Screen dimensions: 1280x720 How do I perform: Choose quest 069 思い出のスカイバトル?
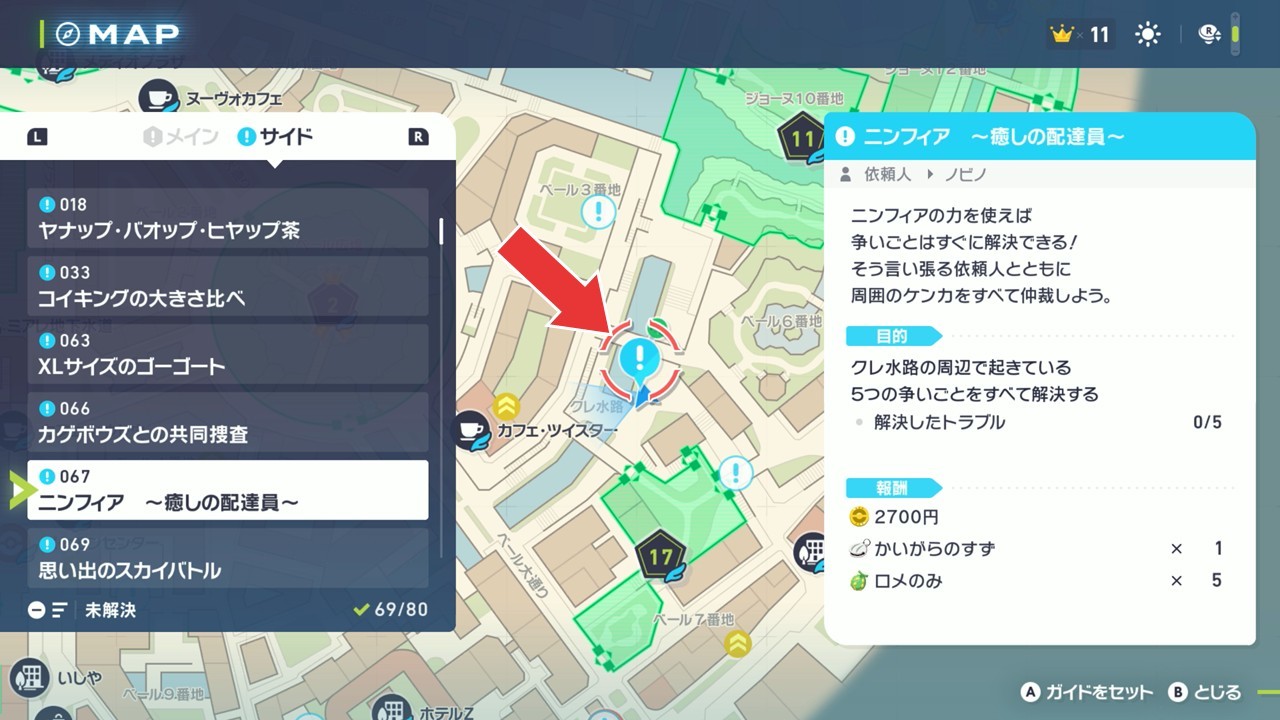click(x=228, y=558)
